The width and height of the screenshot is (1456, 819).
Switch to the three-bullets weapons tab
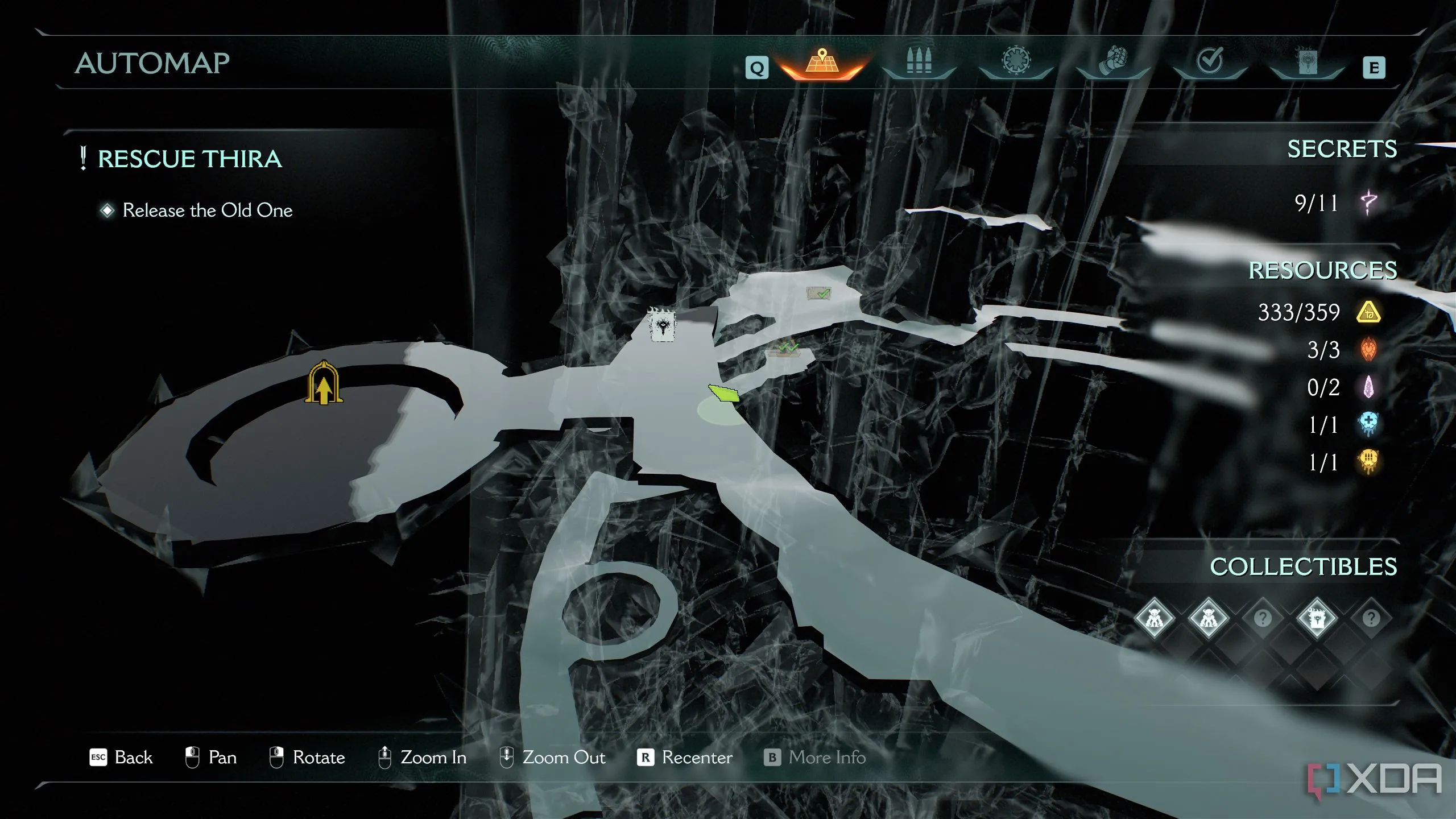[919, 61]
